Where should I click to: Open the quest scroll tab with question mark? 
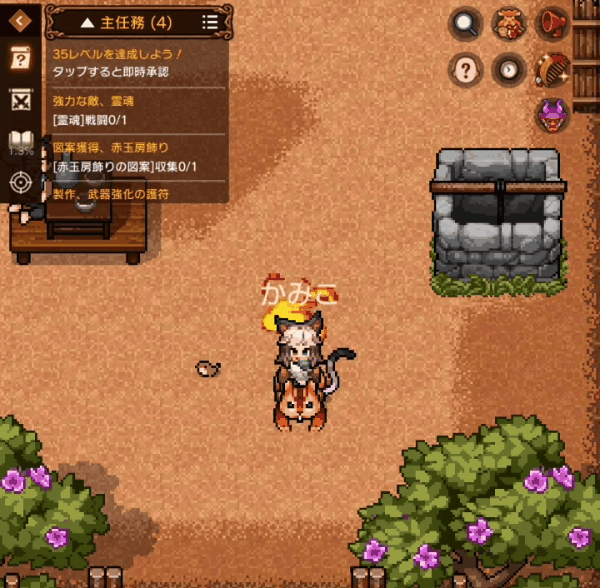click(19, 59)
